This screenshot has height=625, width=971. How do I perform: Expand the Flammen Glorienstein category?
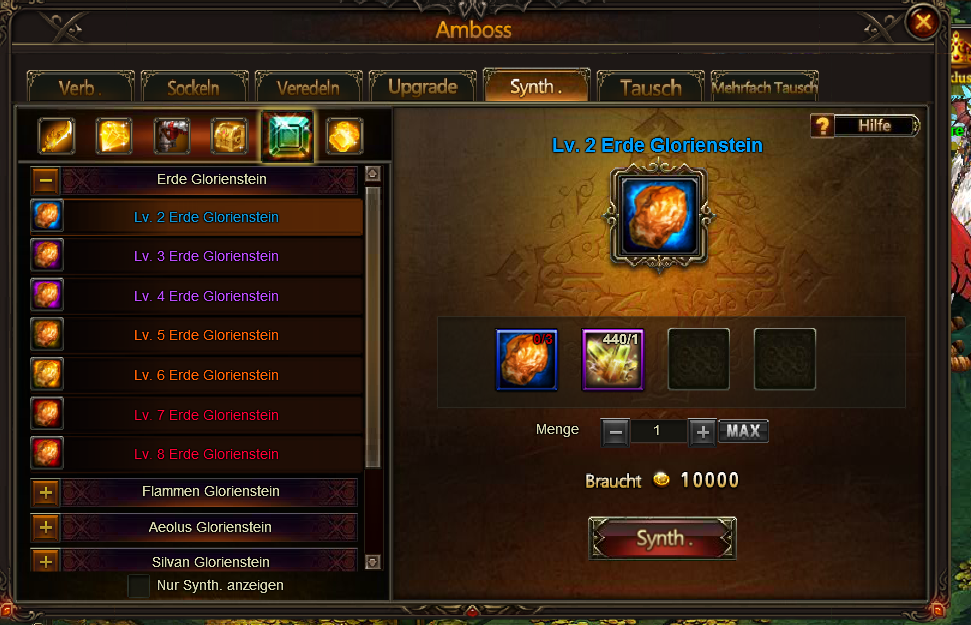pos(46,492)
